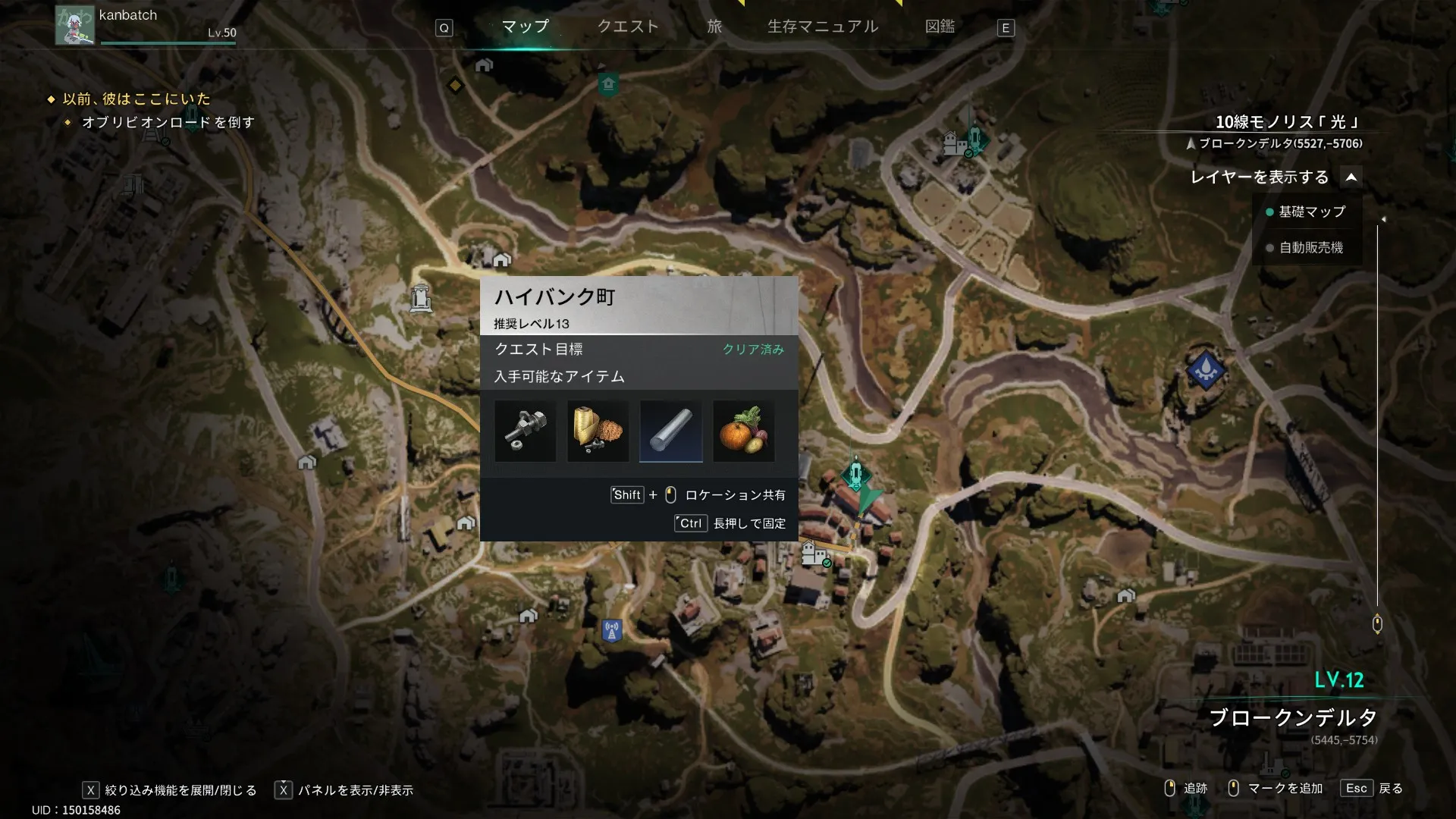Open the 生存マニュアル tab
The height and width of the screenshot is (819, 1456).
coord(823,27)
